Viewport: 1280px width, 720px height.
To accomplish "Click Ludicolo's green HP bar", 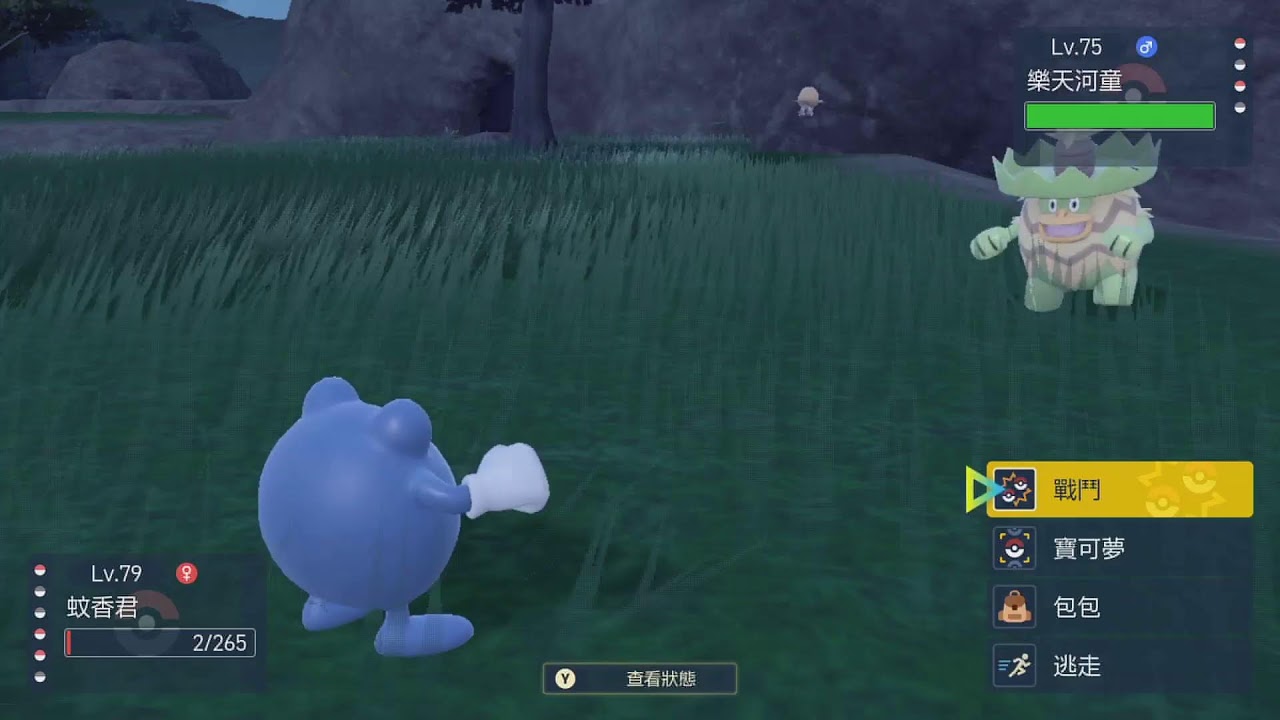I will [1119, 116].
